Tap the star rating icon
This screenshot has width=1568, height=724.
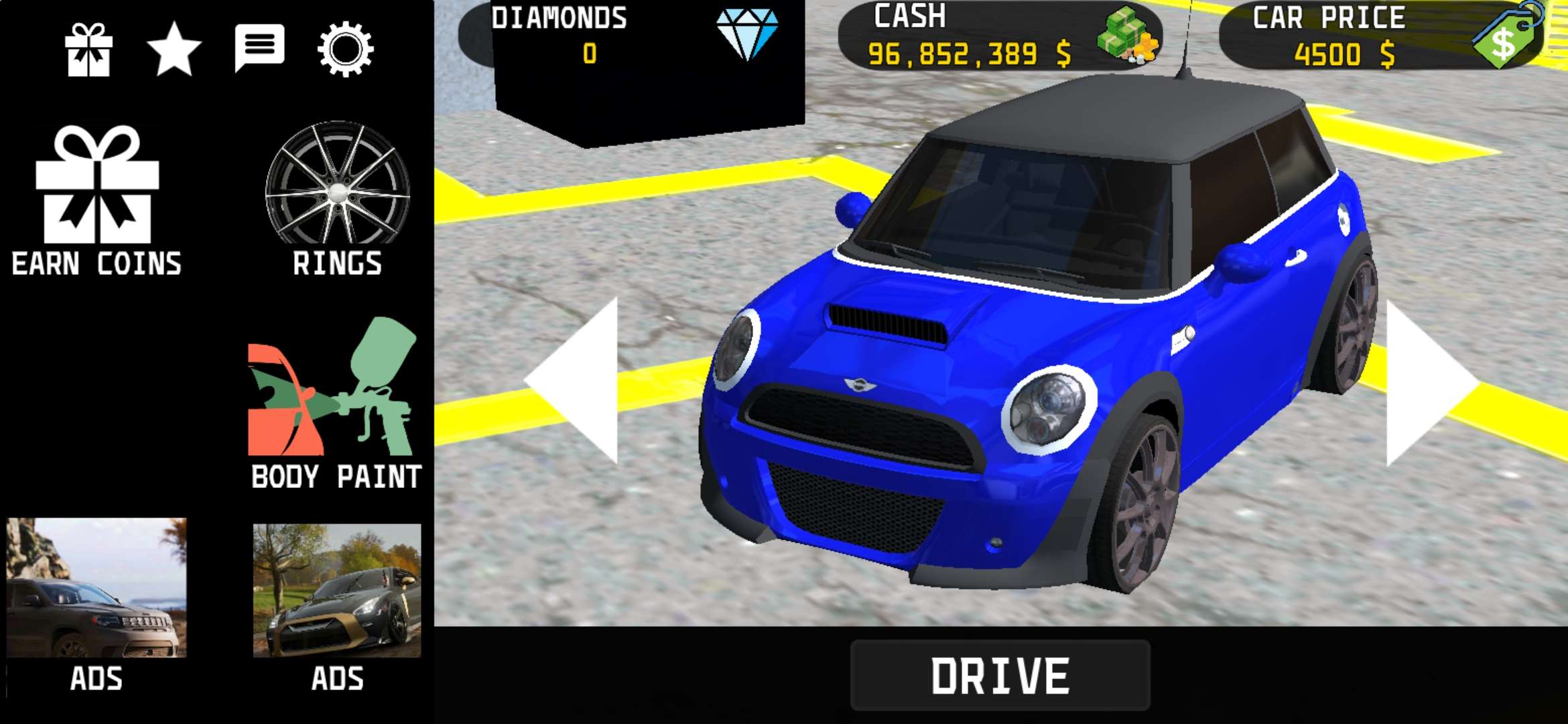click(x=174, y=49)
